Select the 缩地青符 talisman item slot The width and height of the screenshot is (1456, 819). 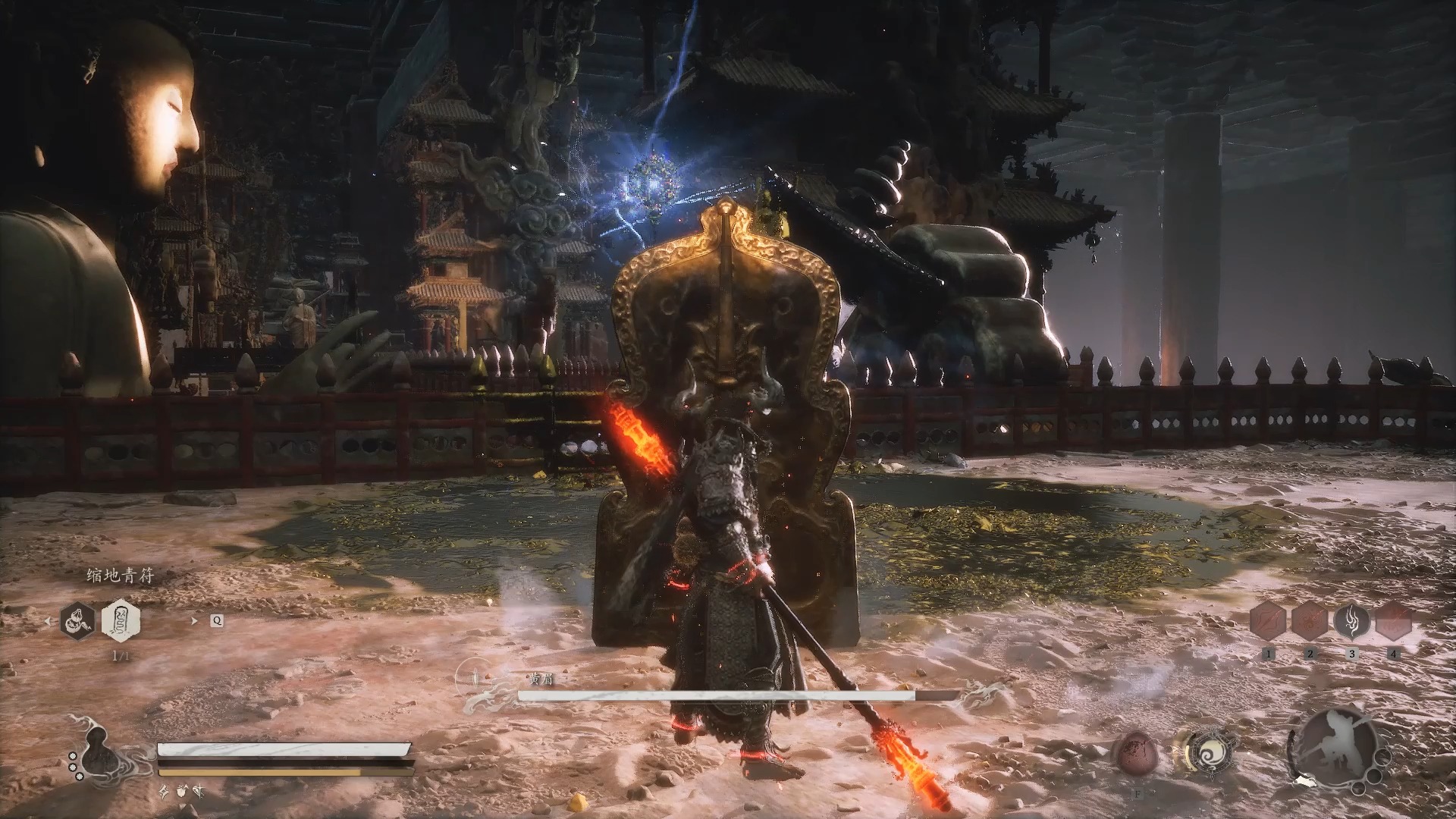point(121,620)
